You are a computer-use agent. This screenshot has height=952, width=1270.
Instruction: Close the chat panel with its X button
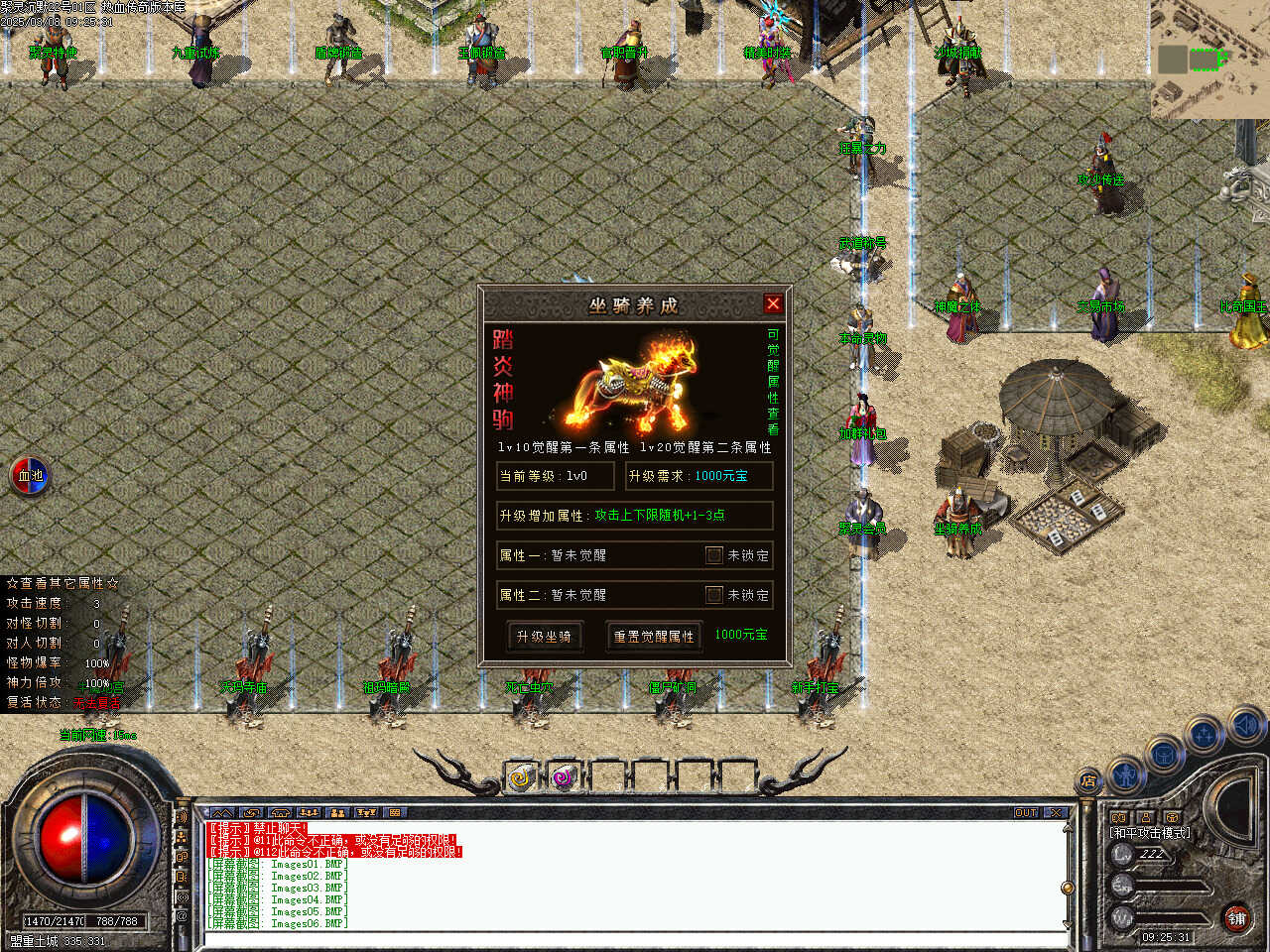click(x=1056, y=813)
